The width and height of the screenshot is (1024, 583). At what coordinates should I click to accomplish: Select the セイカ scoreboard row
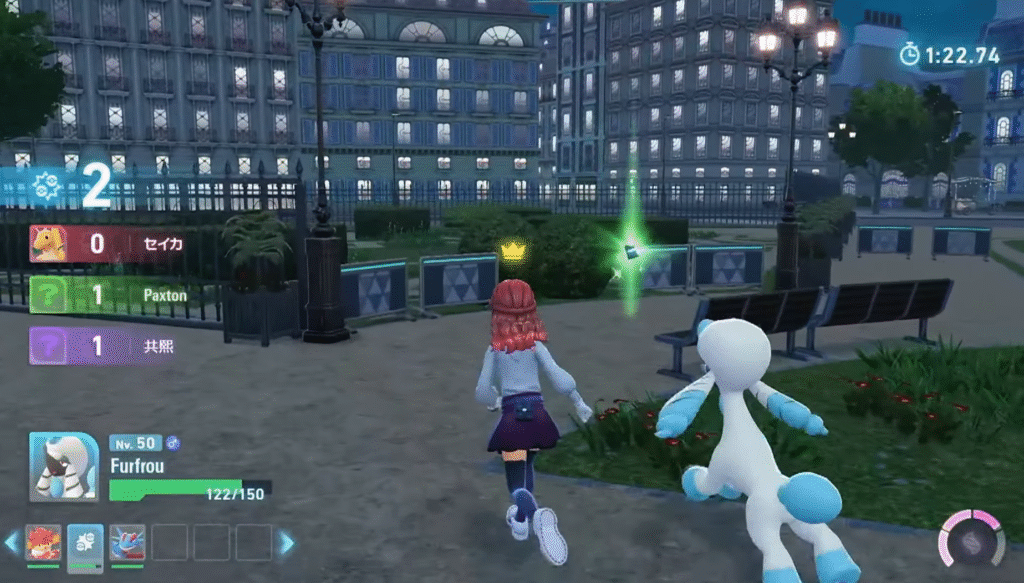[112, 244]
